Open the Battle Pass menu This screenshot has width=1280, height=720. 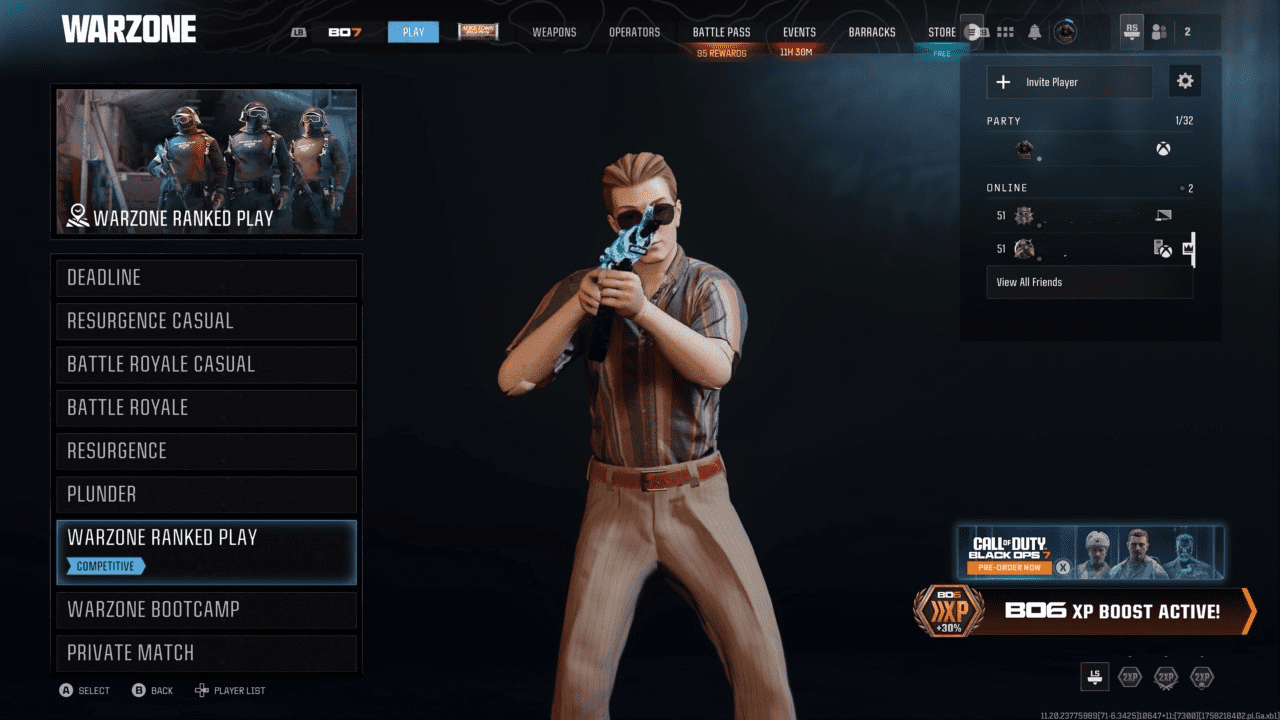721,31
